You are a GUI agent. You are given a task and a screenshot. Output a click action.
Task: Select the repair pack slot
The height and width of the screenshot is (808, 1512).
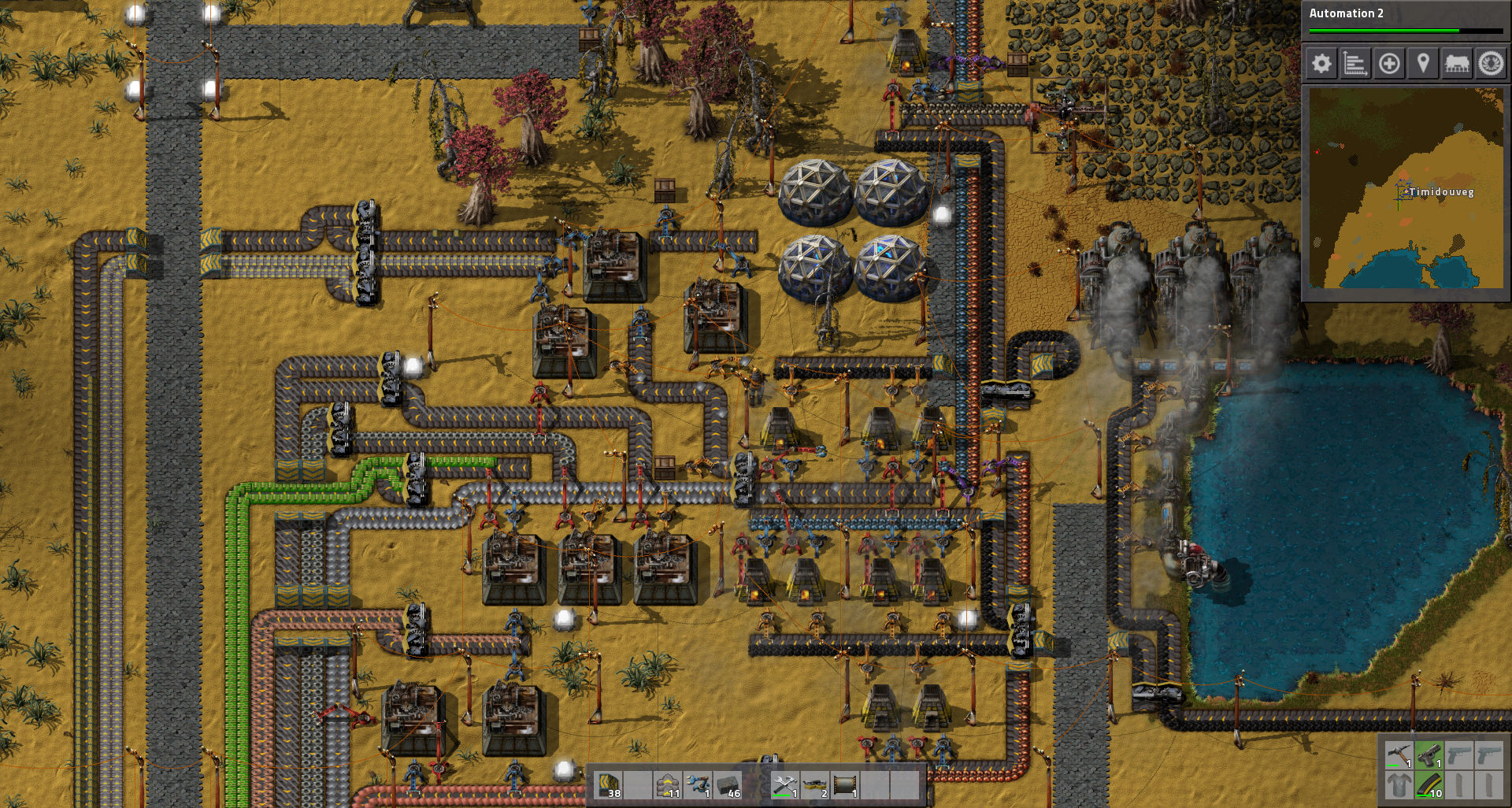point(787,785)
